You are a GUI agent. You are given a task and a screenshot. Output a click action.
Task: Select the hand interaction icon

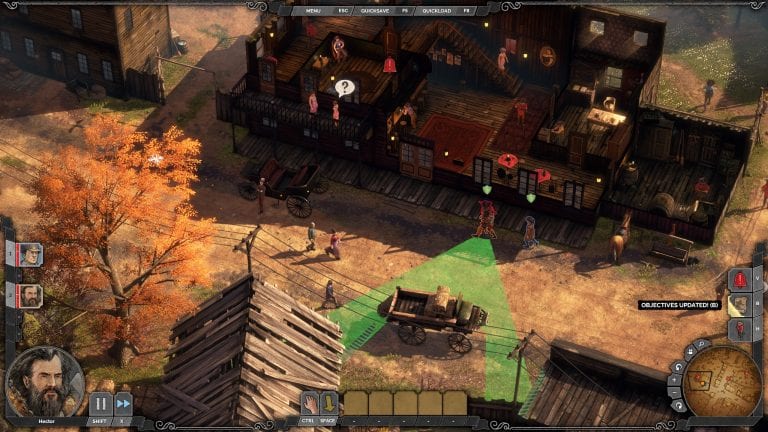(310, 403)
